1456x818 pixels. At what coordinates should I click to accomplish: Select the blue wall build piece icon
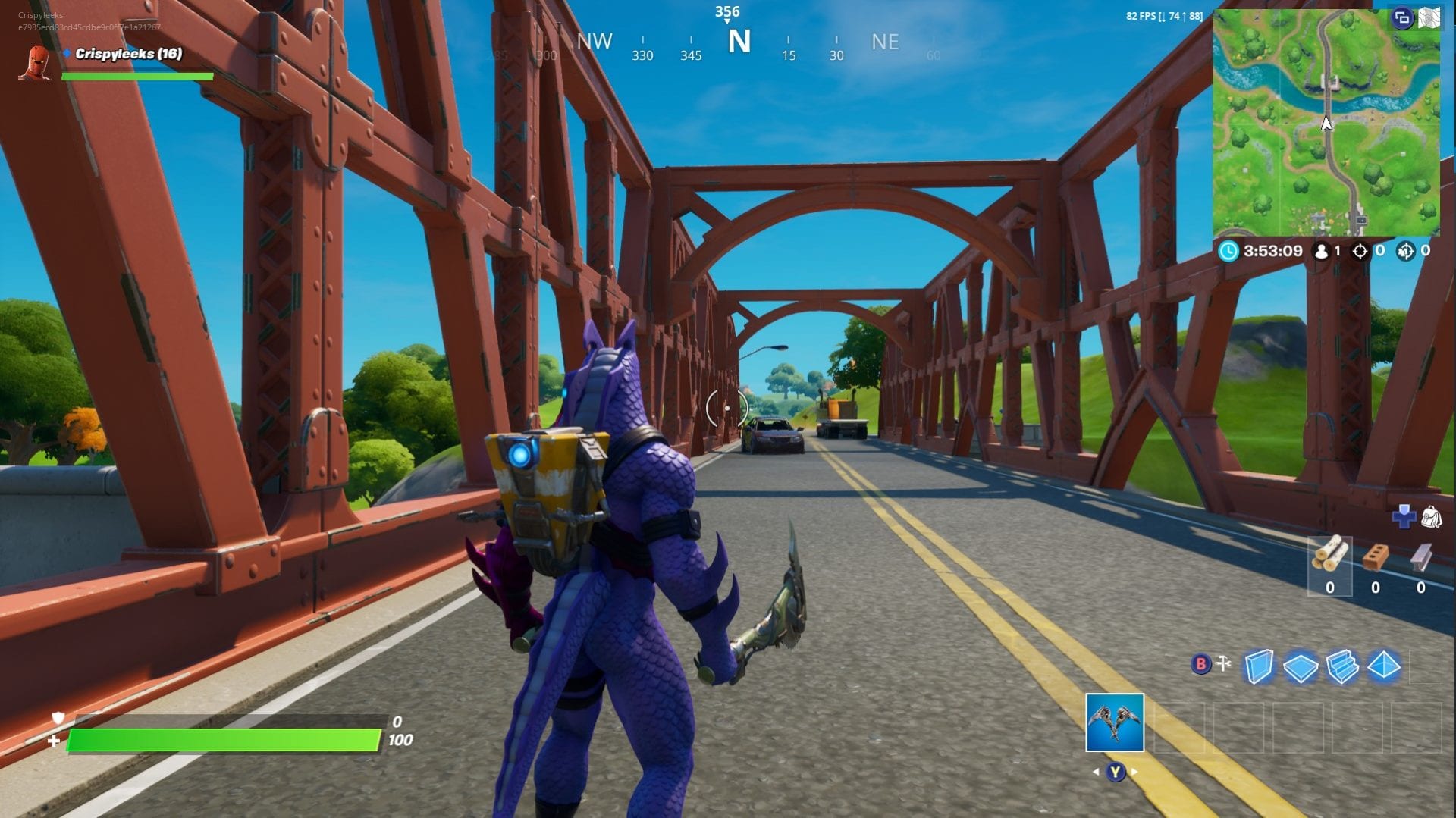(x=1259, y=666)
